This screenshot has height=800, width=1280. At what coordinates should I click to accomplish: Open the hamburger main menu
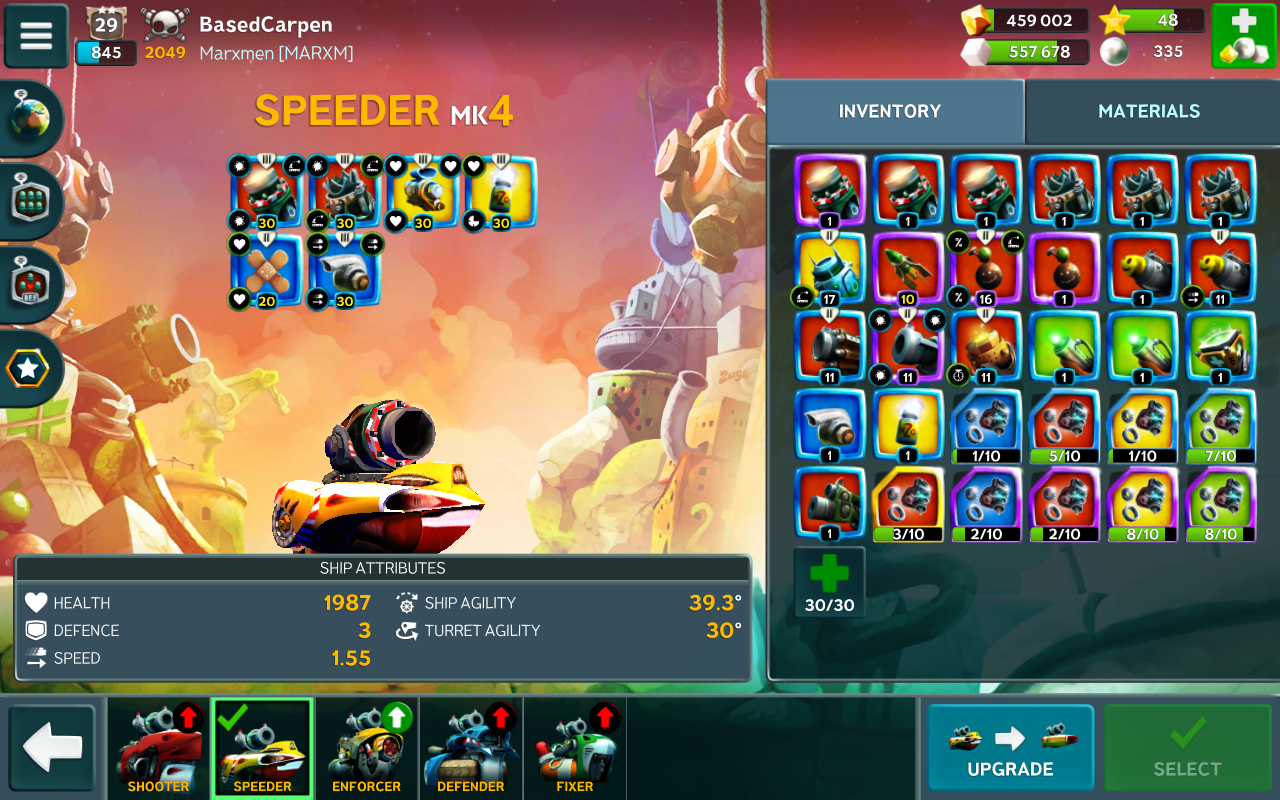36,35
